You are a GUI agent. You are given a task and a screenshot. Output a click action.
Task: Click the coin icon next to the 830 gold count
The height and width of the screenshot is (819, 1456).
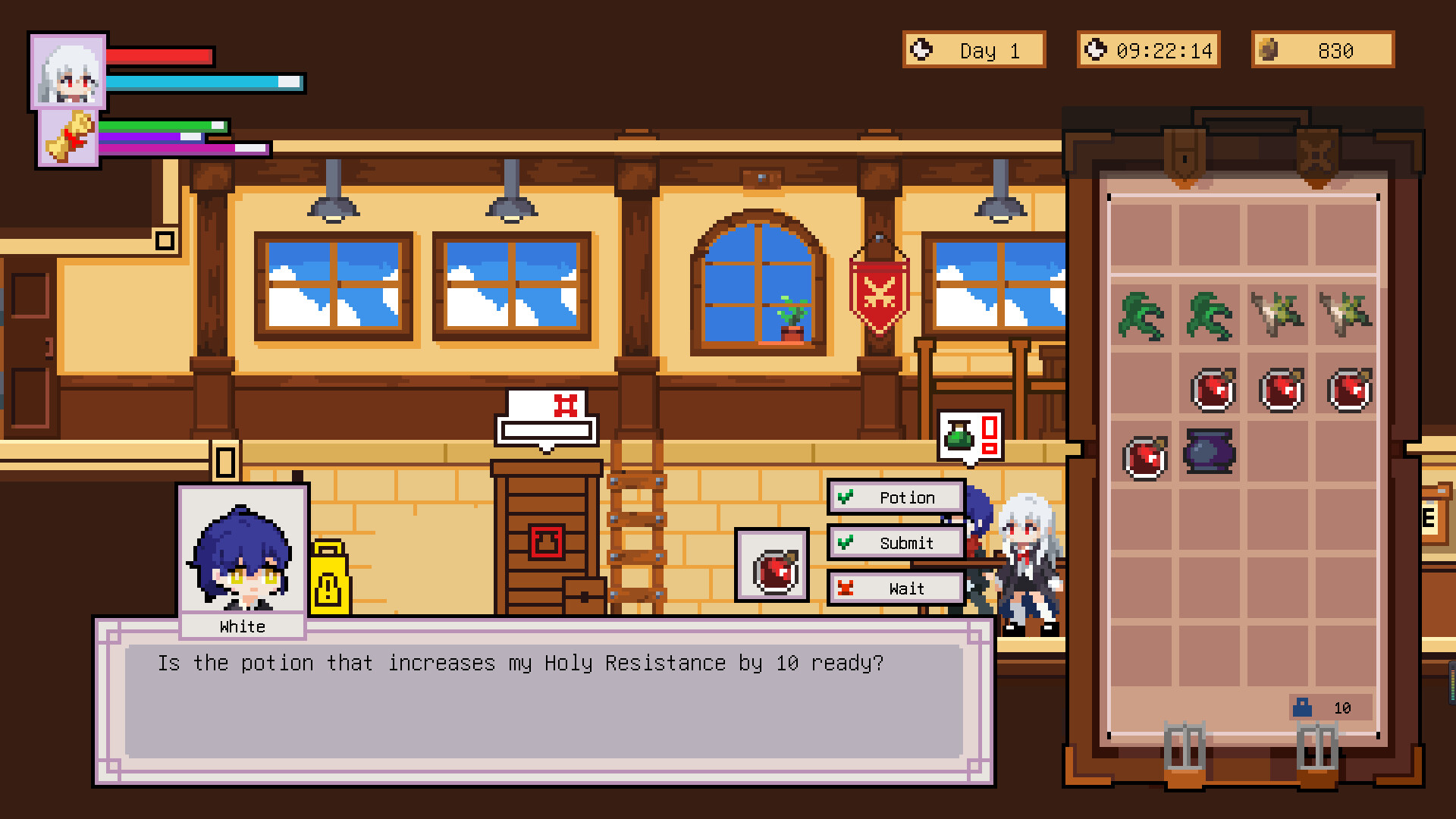coord(1269,50)
